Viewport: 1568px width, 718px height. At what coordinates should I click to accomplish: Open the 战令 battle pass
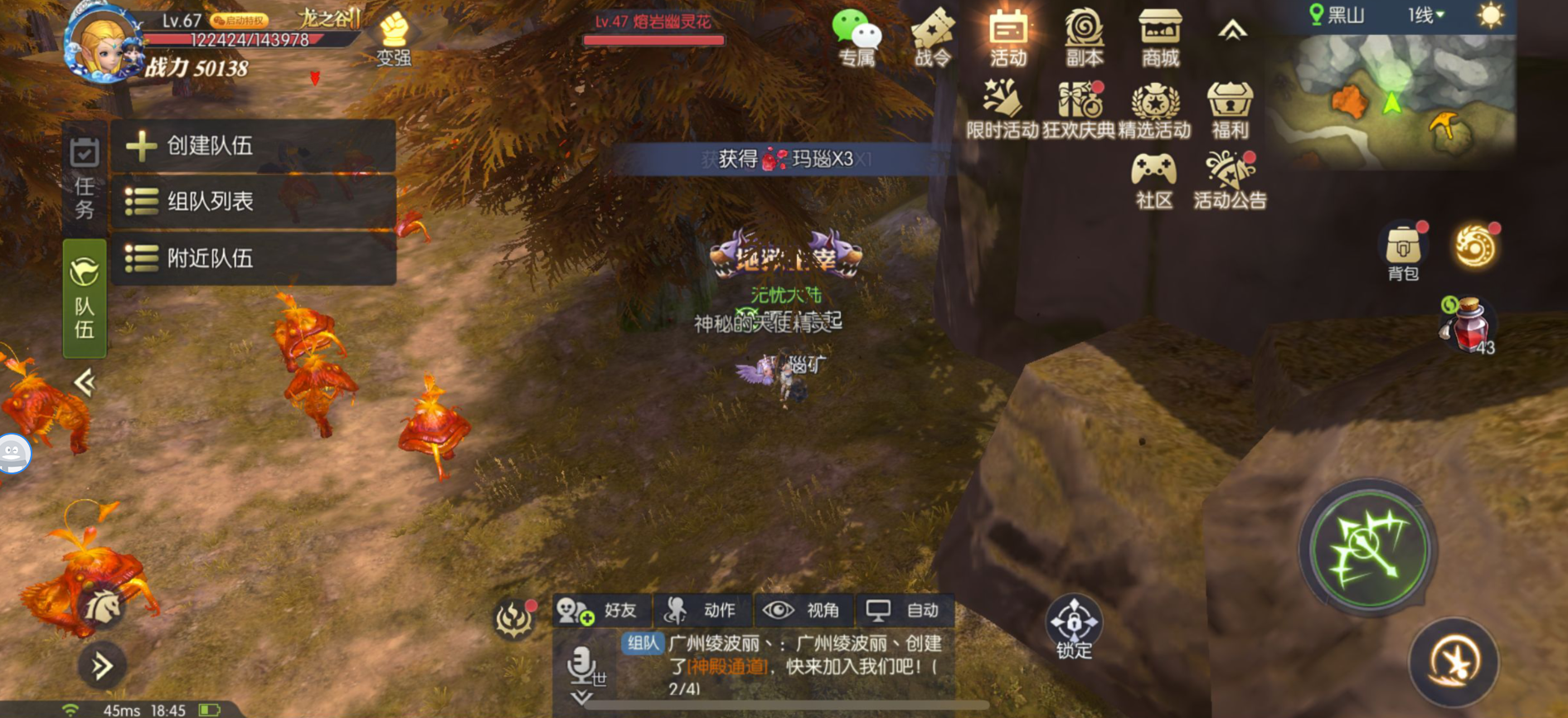pyautogui.click(x=933, y=38)
